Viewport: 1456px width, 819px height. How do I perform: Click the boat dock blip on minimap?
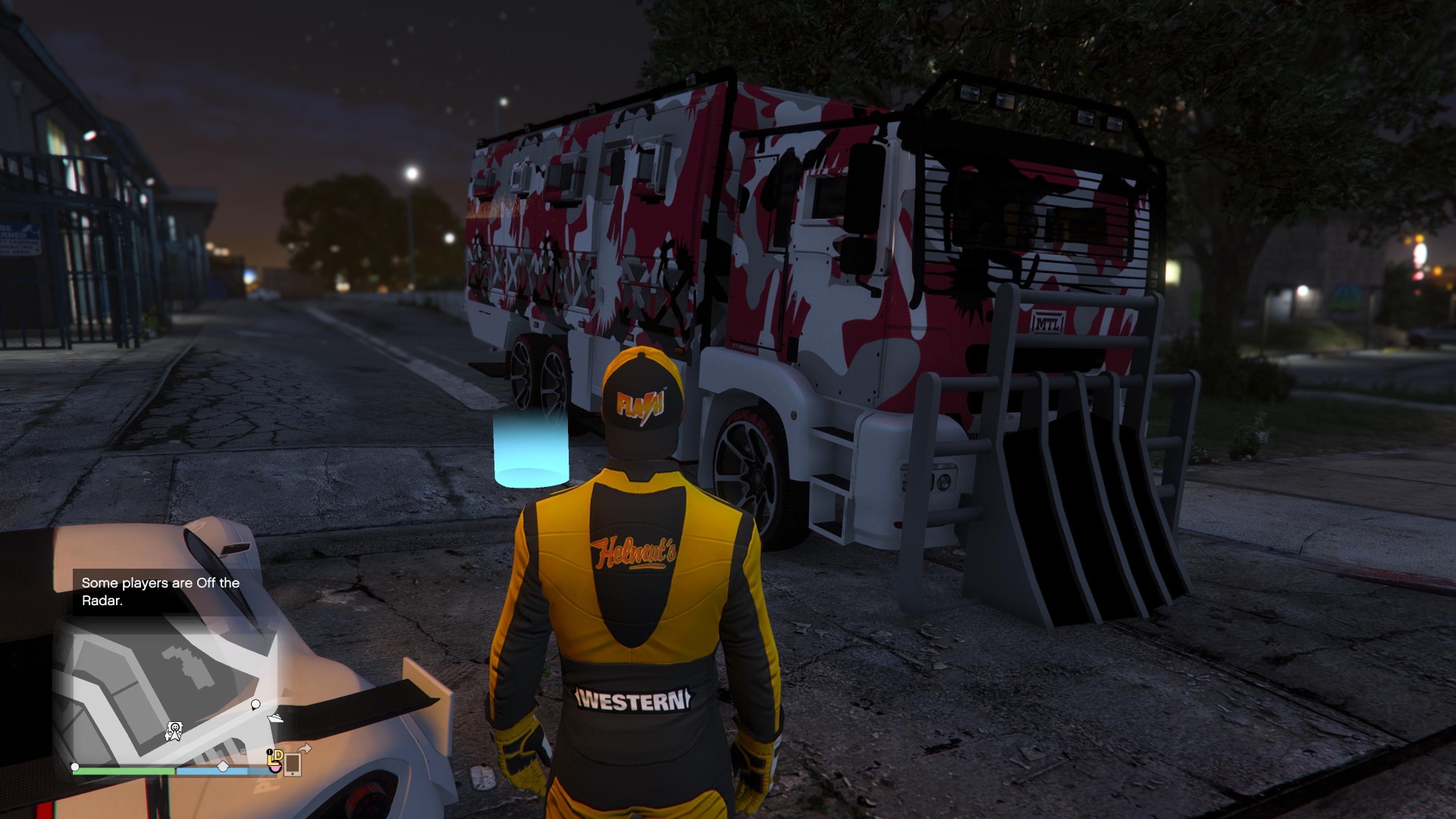pyautogui.click(x=275, y=719)
